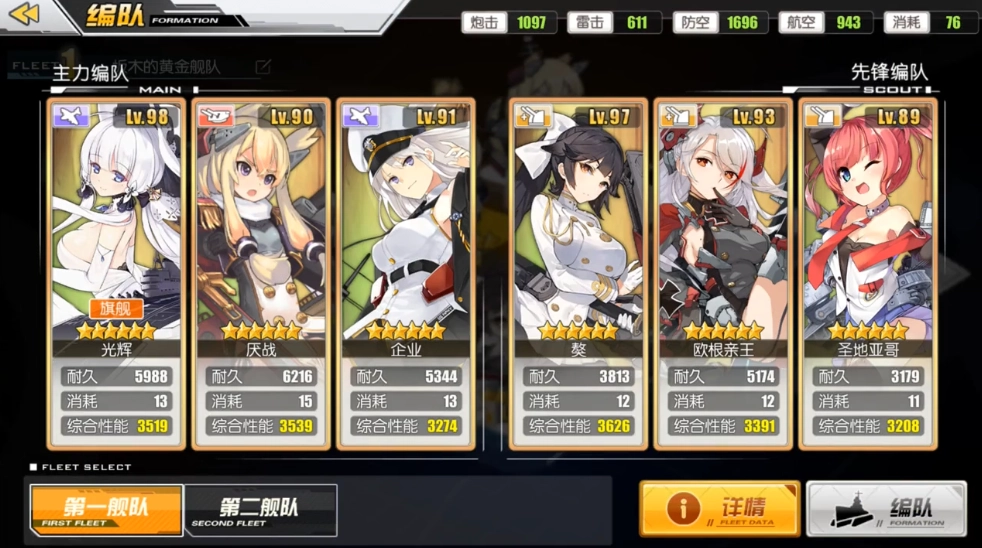Edit the fleet name with pencil icon
Image resolution: width=982 pixels, height=548 pixels.
[263, 67]
